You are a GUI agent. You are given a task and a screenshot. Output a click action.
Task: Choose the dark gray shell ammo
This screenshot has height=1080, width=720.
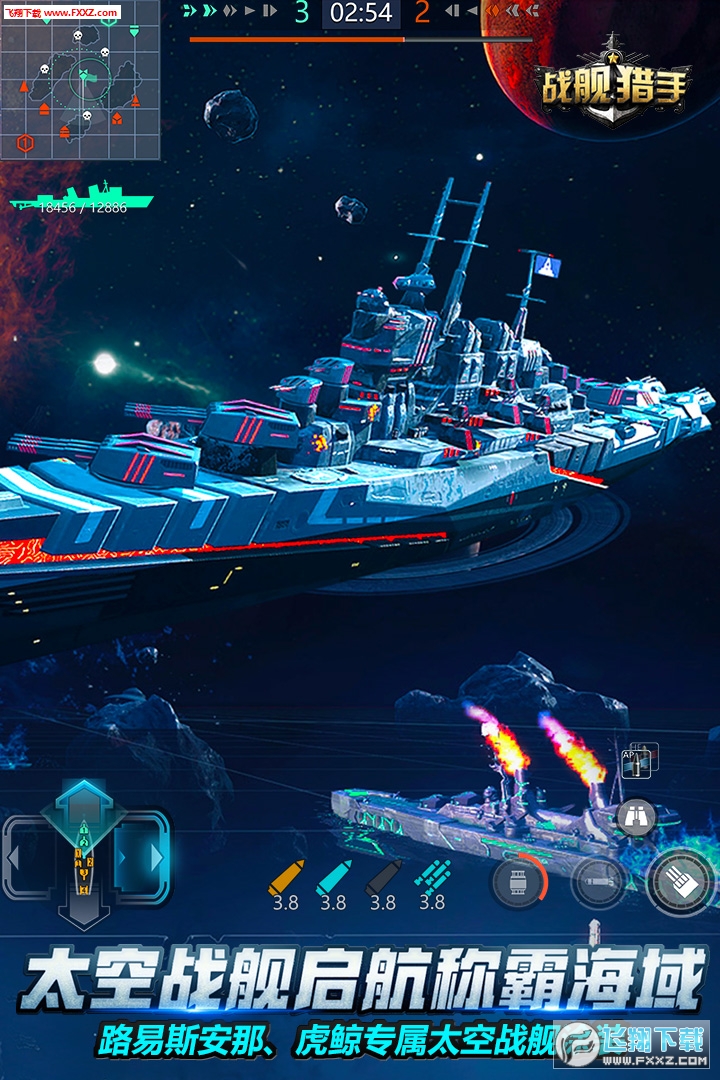click(383, 877)
